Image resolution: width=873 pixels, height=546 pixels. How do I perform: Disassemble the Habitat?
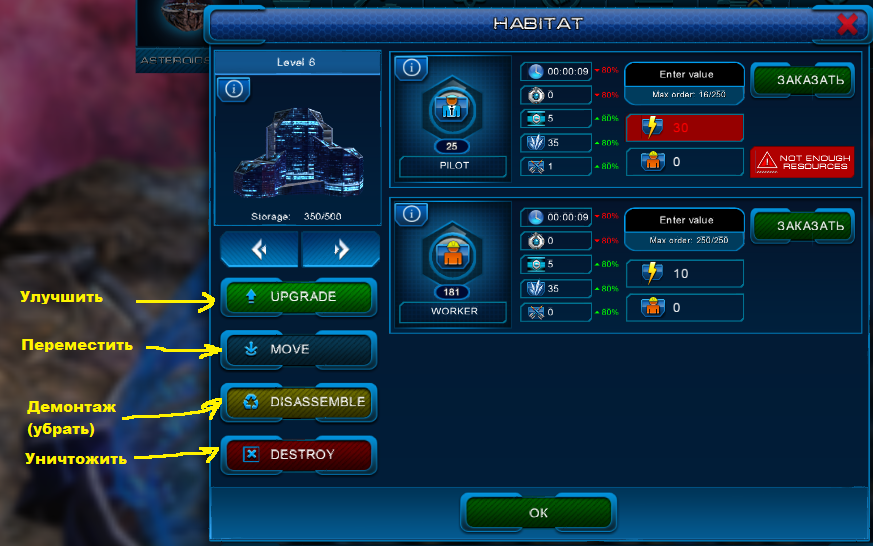[298, 403]
